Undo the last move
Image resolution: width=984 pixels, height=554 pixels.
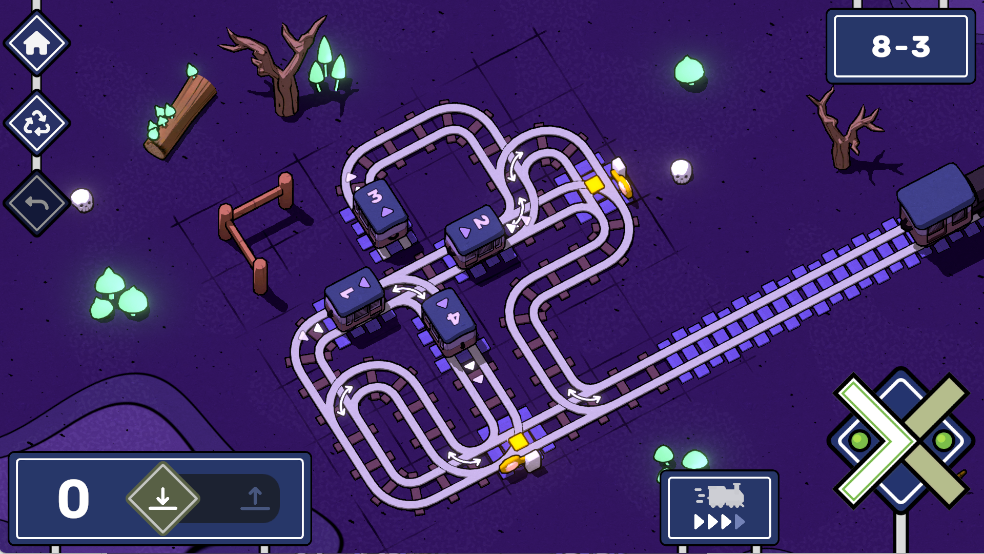click(x=37, y=203)
